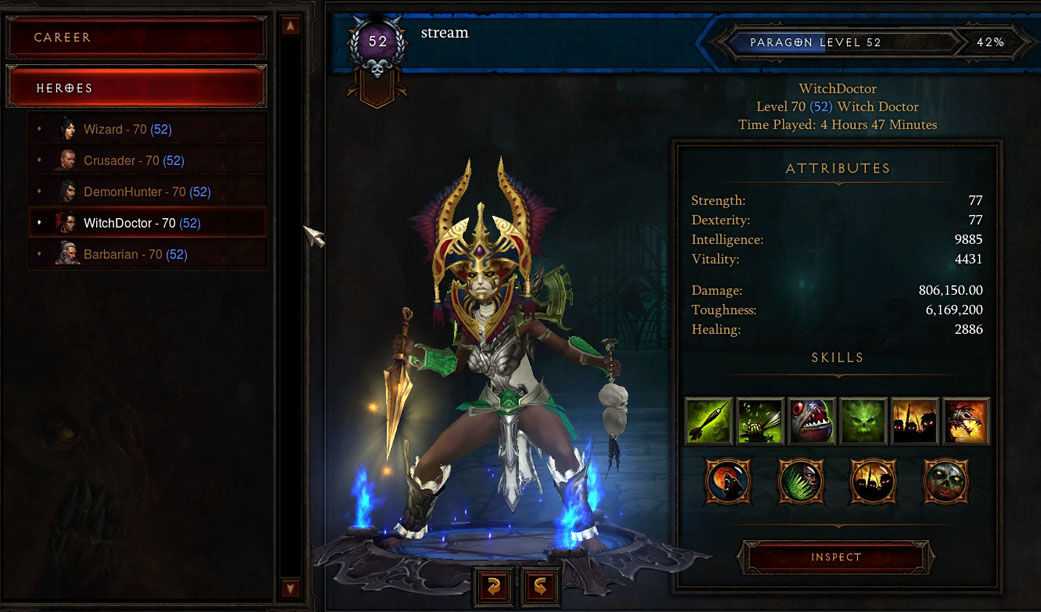Viewport: 1041px width, 612px height.
Task: Click the green fern passive skill icon
Action: pos(800,482)
